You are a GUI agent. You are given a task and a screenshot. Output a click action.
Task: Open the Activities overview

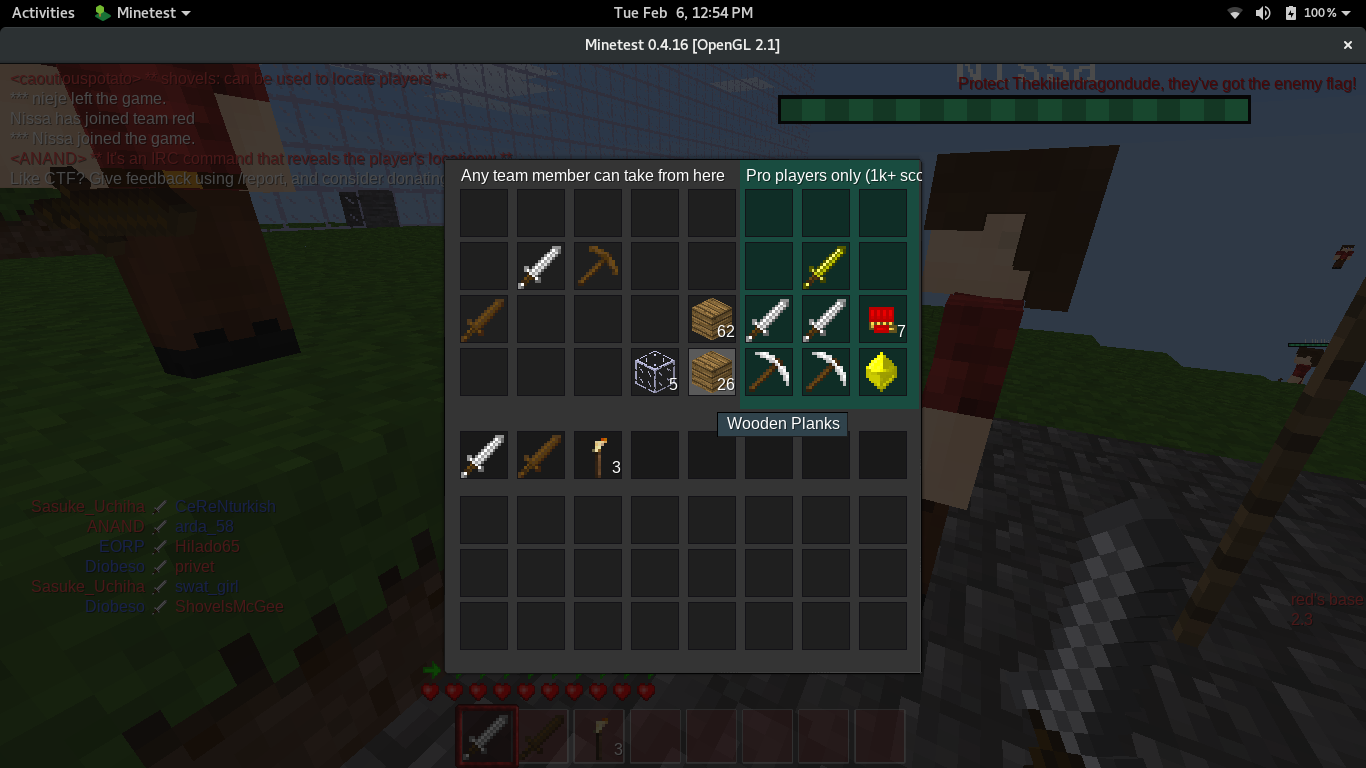[x=42, y=13]
